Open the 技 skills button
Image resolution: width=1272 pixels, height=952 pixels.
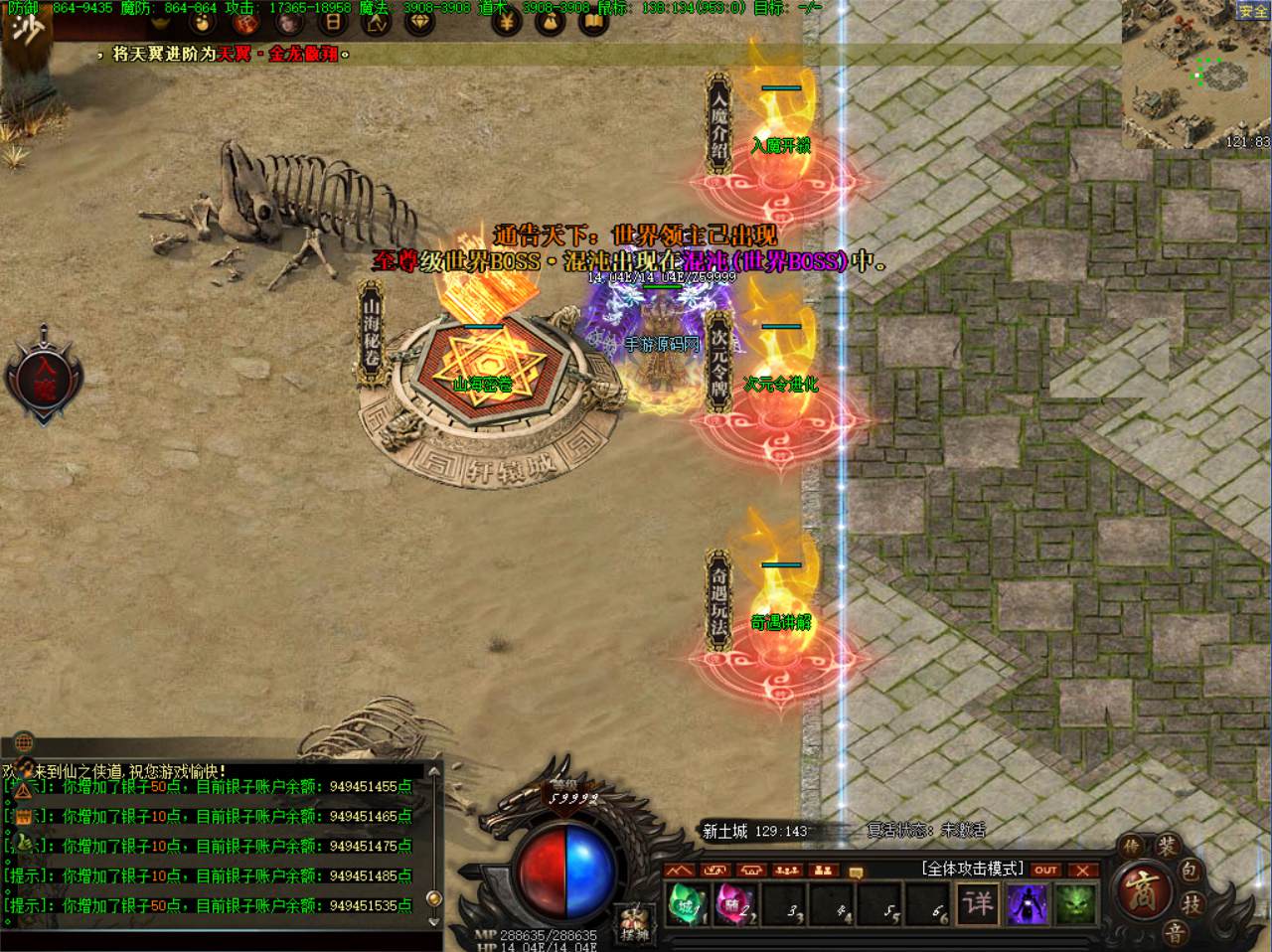pos(1191,903)
